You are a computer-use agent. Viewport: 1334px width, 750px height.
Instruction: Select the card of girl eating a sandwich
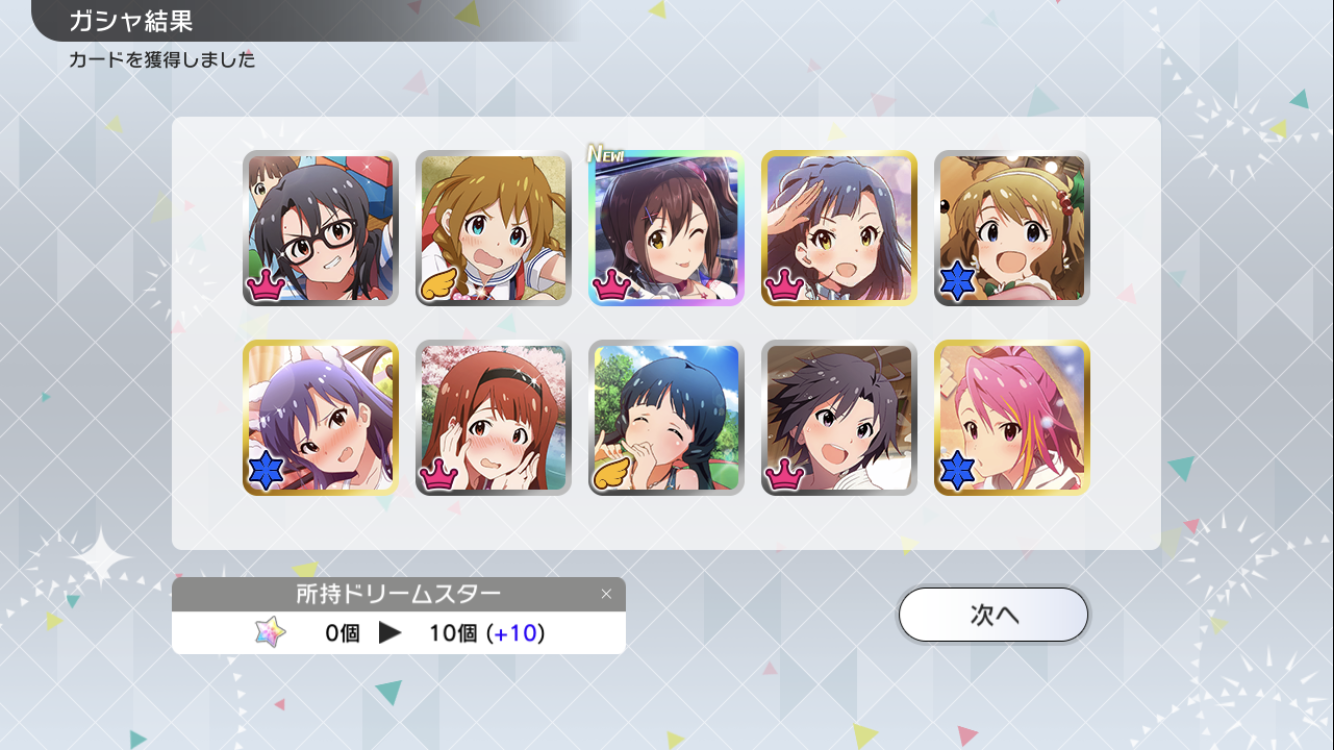[666, 418]
